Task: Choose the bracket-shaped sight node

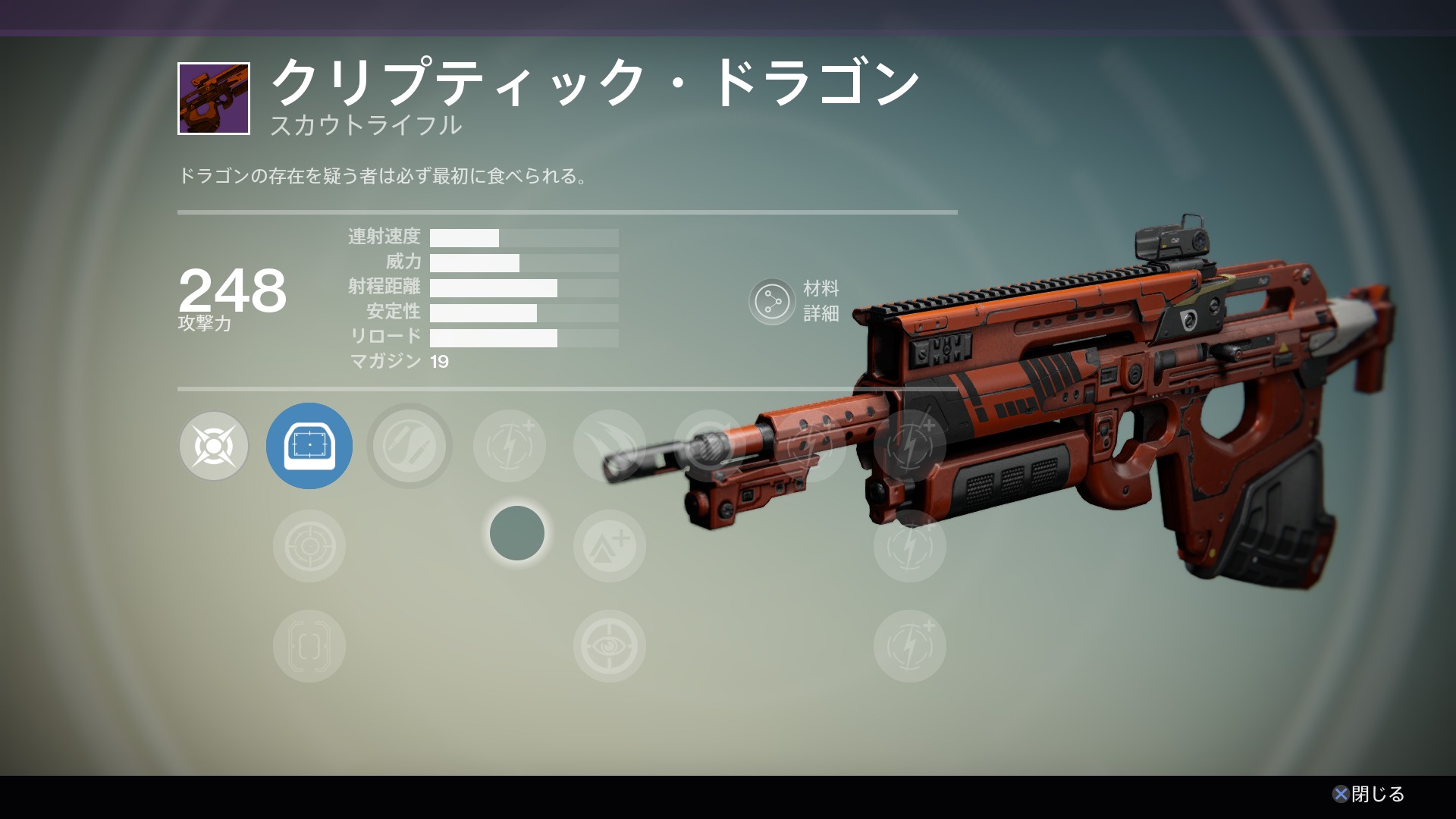Action: (x=309, y=646)
